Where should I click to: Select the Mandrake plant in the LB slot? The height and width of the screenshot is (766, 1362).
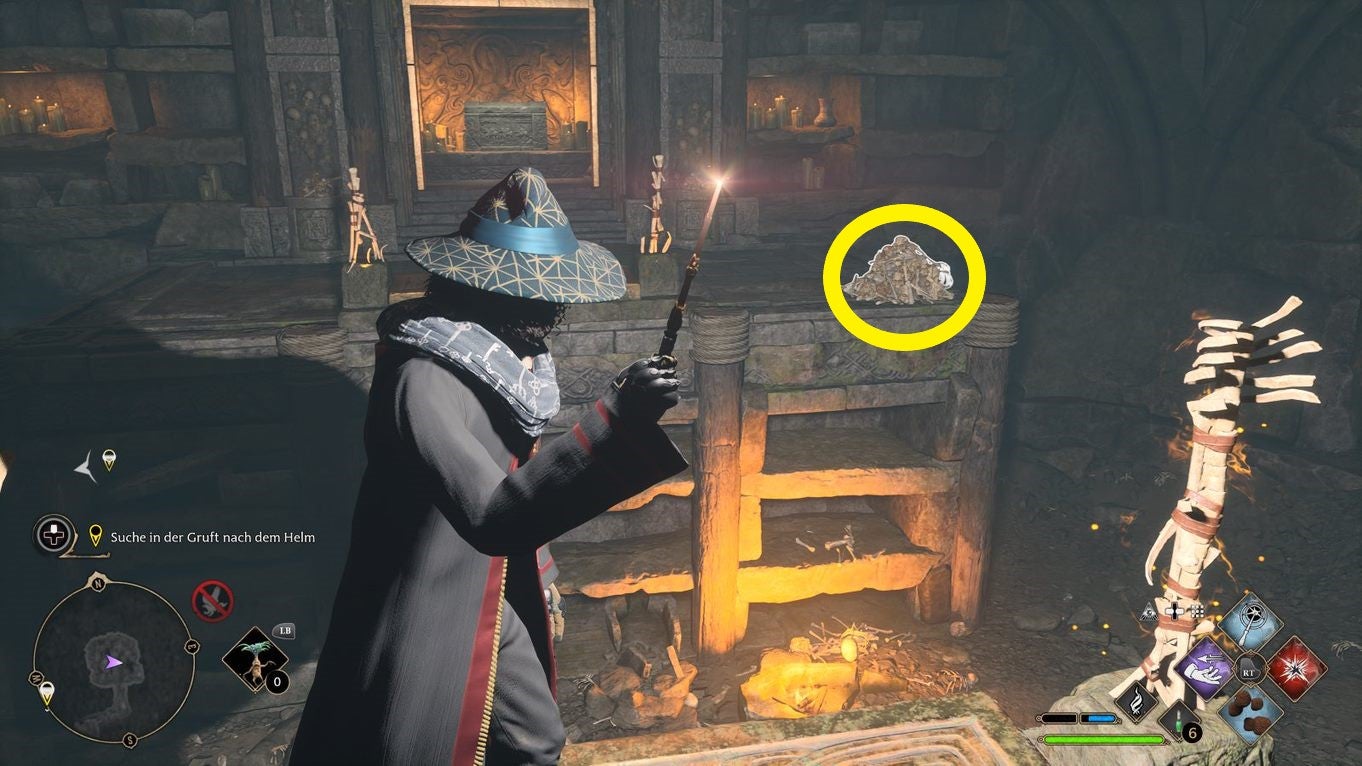click(256, 657)
